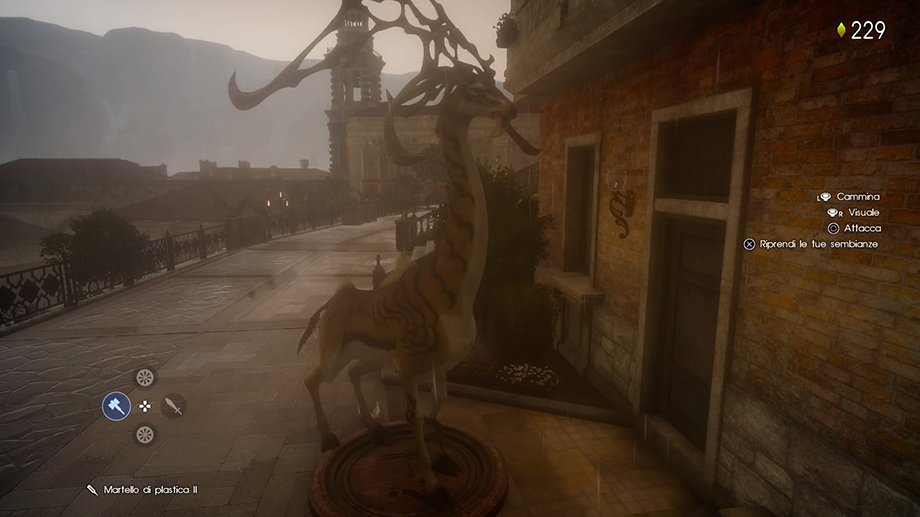Switch to the sword weapon slot
Viewport: 920px width, 517px height.
pyautogui.click(x=174, y=406)
